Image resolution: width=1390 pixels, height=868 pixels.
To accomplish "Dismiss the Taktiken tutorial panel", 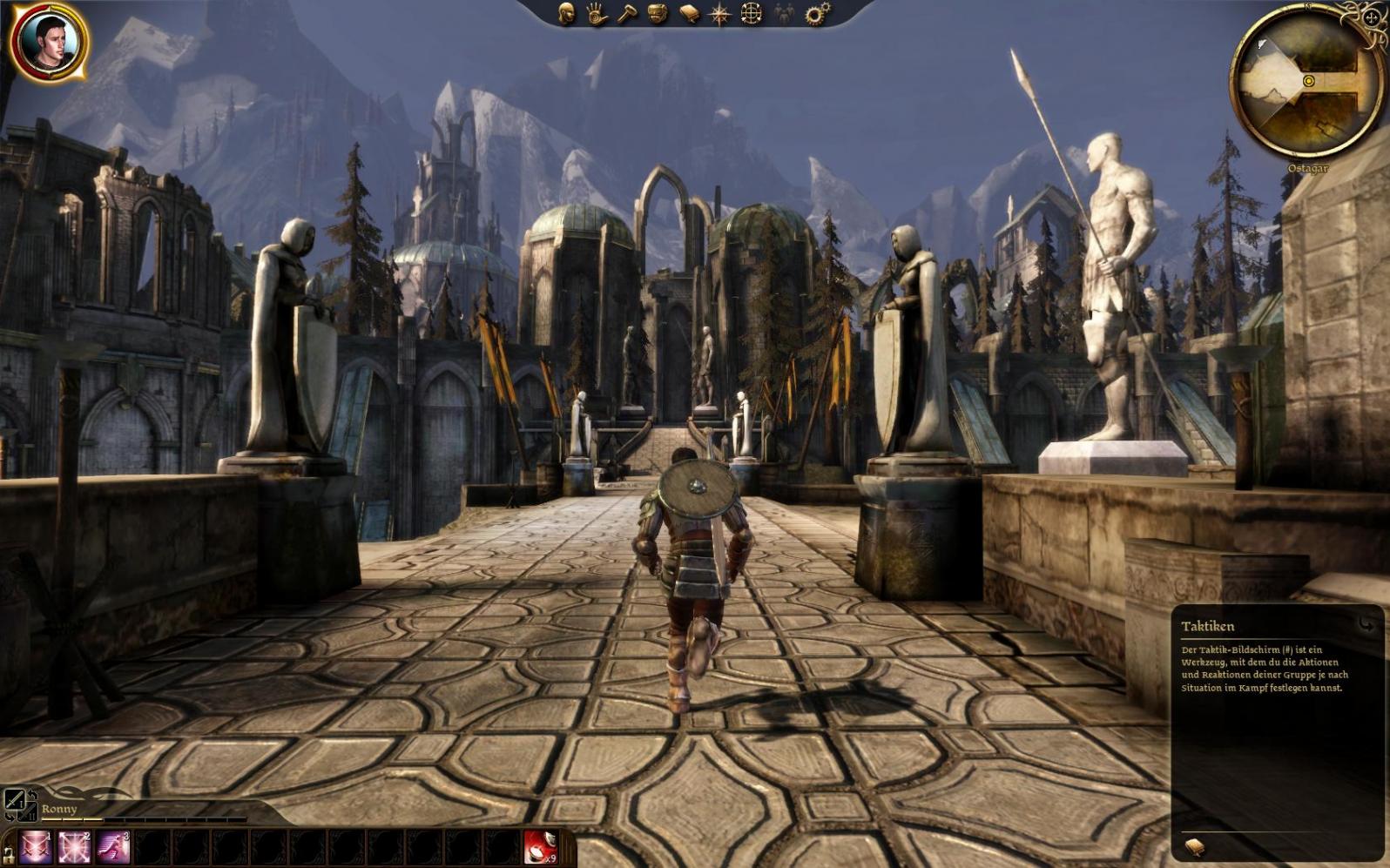I will coord(1366,623).
